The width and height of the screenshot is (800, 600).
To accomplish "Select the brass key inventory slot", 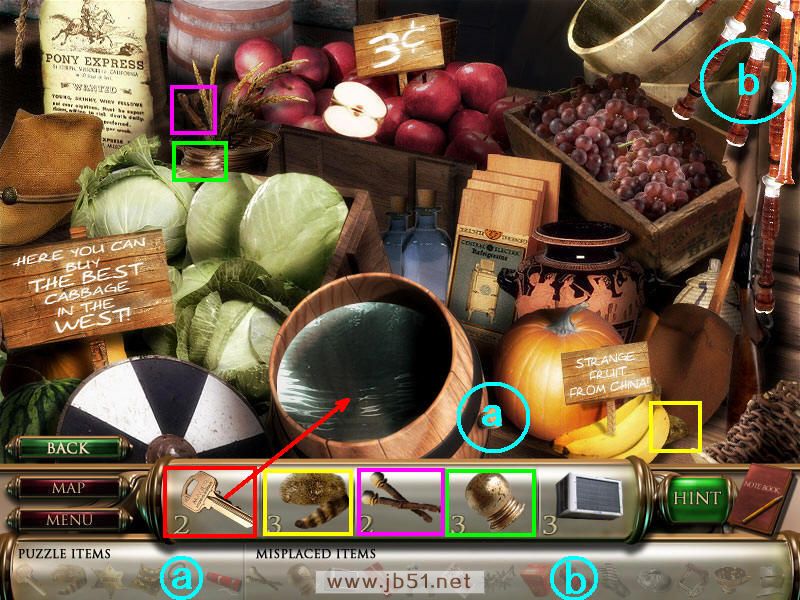I will click(208, 500).
